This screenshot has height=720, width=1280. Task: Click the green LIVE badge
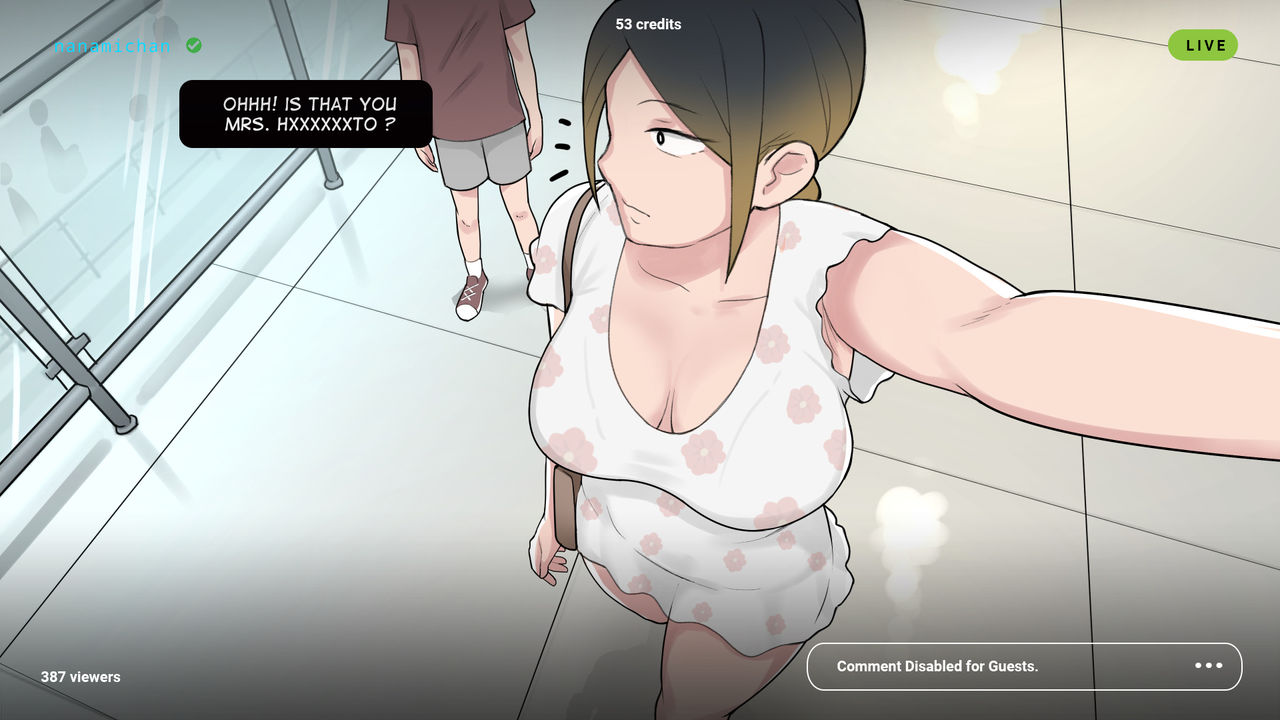pyautogui.click(x=1203, y=45)
